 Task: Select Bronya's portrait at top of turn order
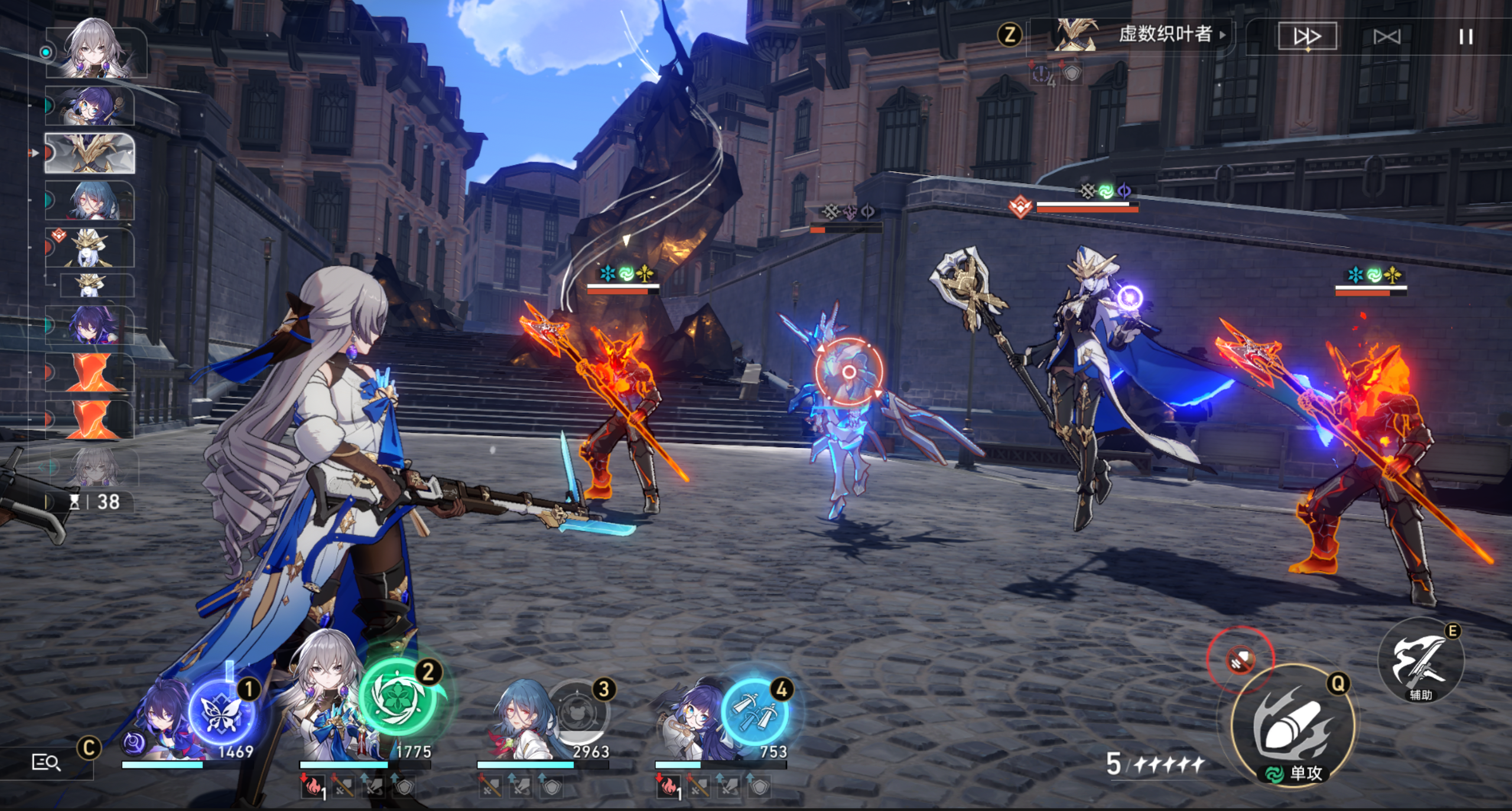95,52
